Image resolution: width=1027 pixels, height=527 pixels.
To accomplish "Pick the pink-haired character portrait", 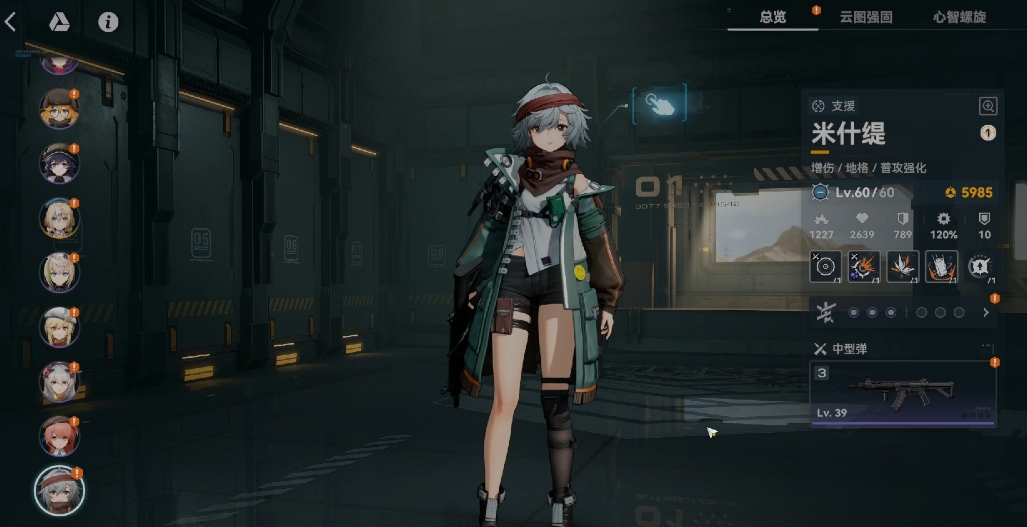I will pos(59,435).
